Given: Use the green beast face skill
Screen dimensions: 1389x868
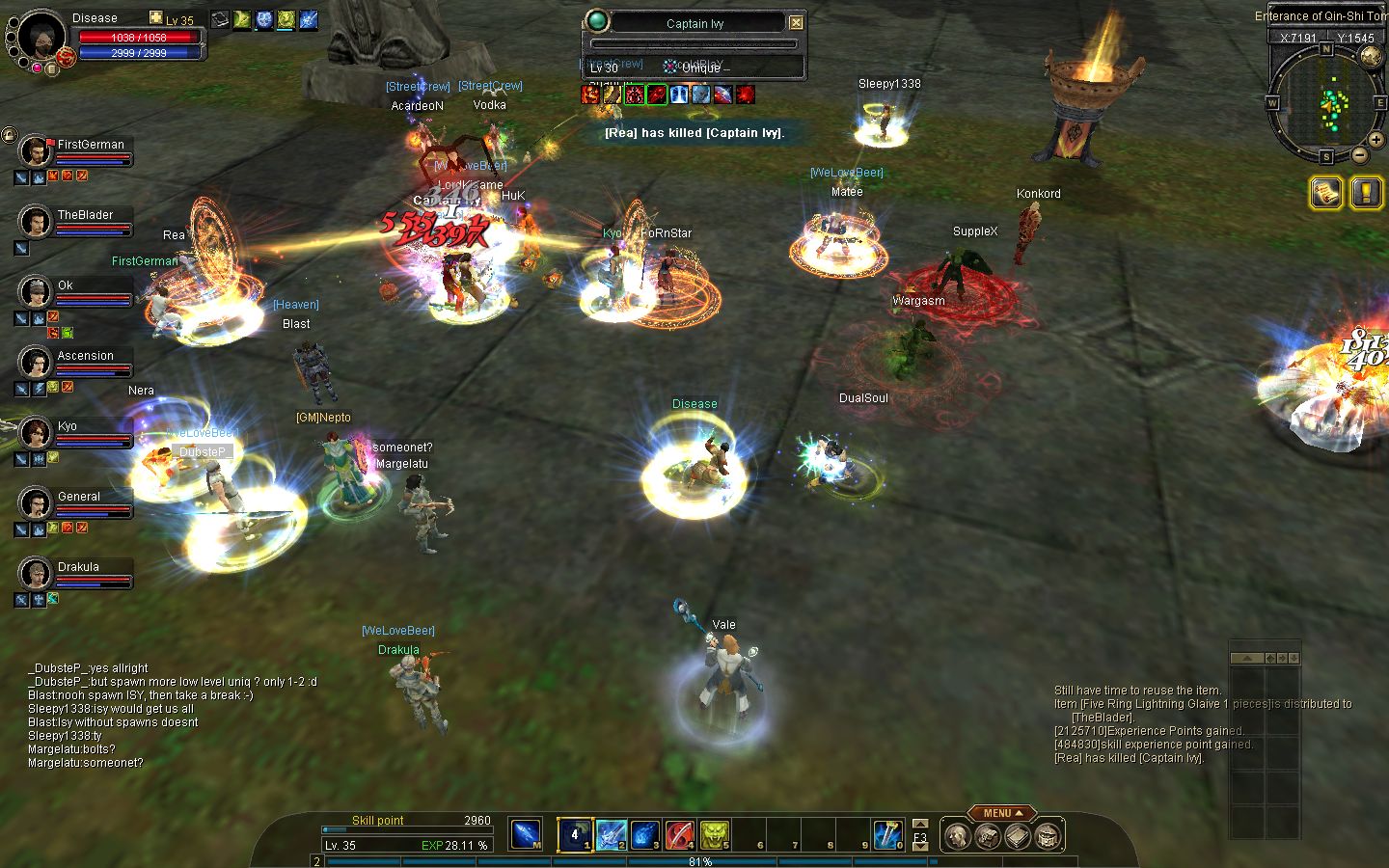Looking at the screenshot, I should tap(714, 834).
